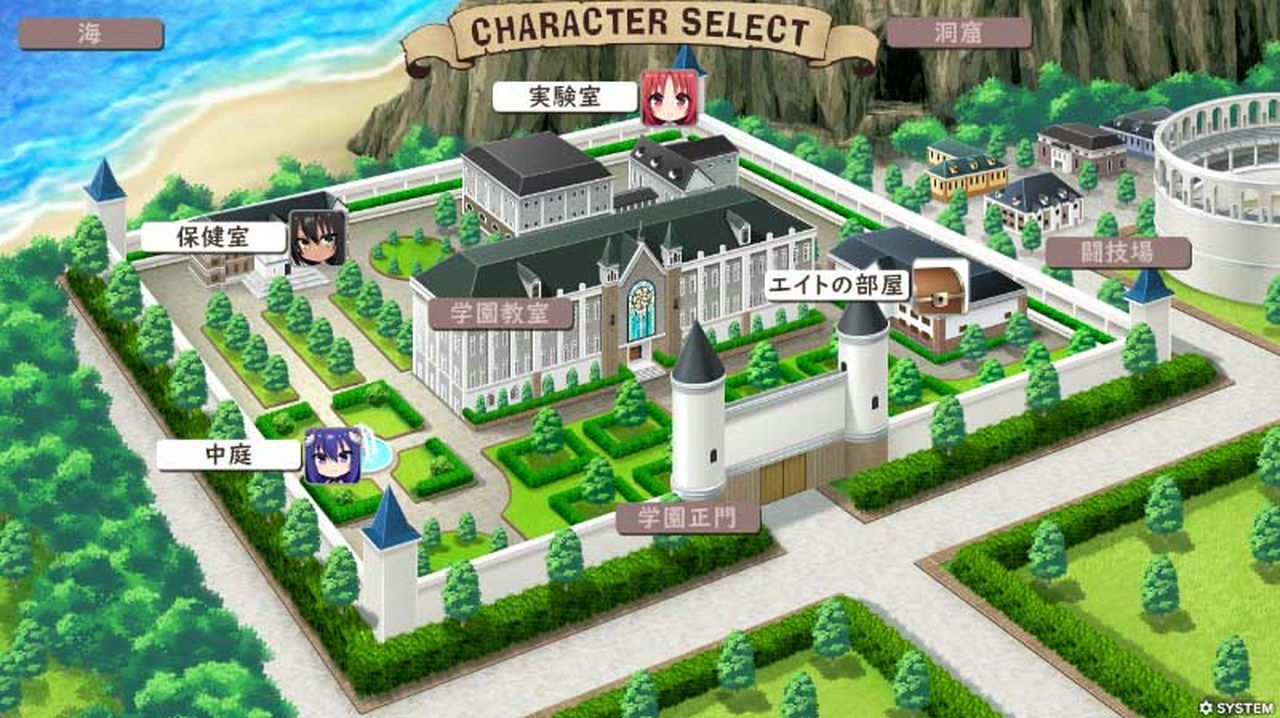This screenshot has height=718, width=1280.
Task: Go to the 保健室 infirmary
Action: (213, 237)
